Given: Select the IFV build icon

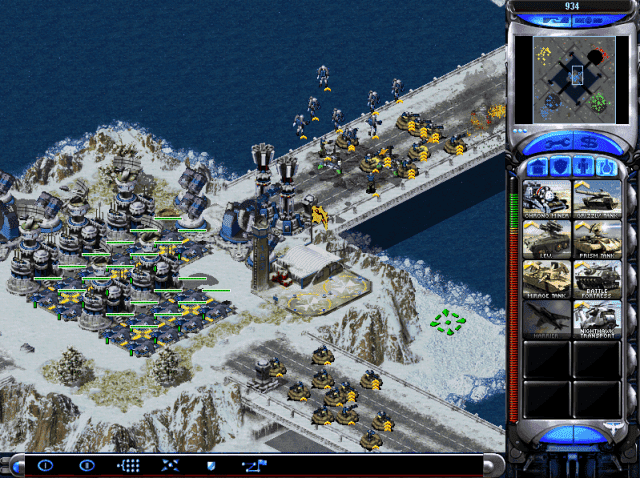Looking at the screenshot, I should 546,238.
